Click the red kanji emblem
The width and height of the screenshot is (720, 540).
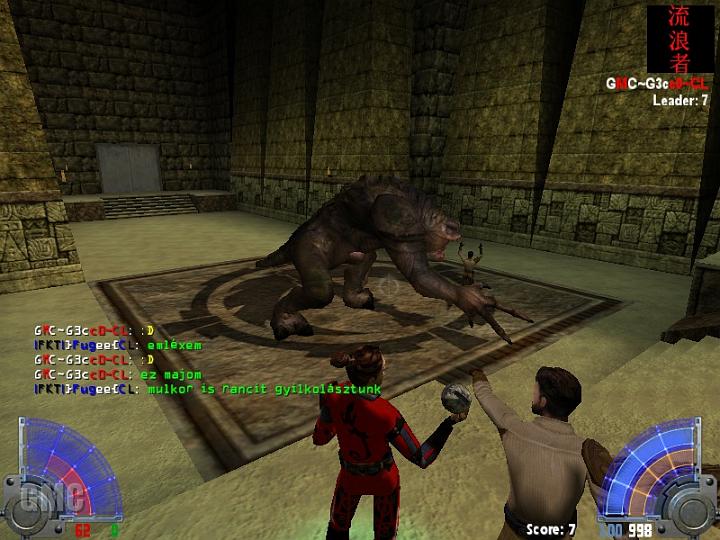coord(680,39)
